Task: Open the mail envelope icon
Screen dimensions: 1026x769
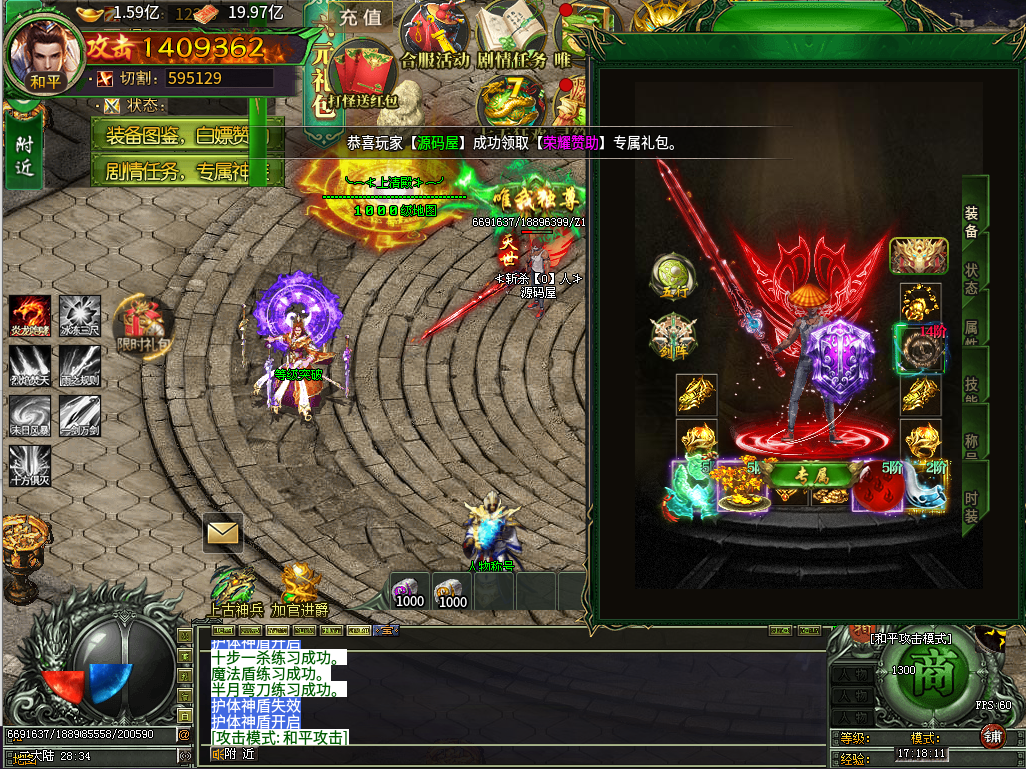Action: coord(222,533)
